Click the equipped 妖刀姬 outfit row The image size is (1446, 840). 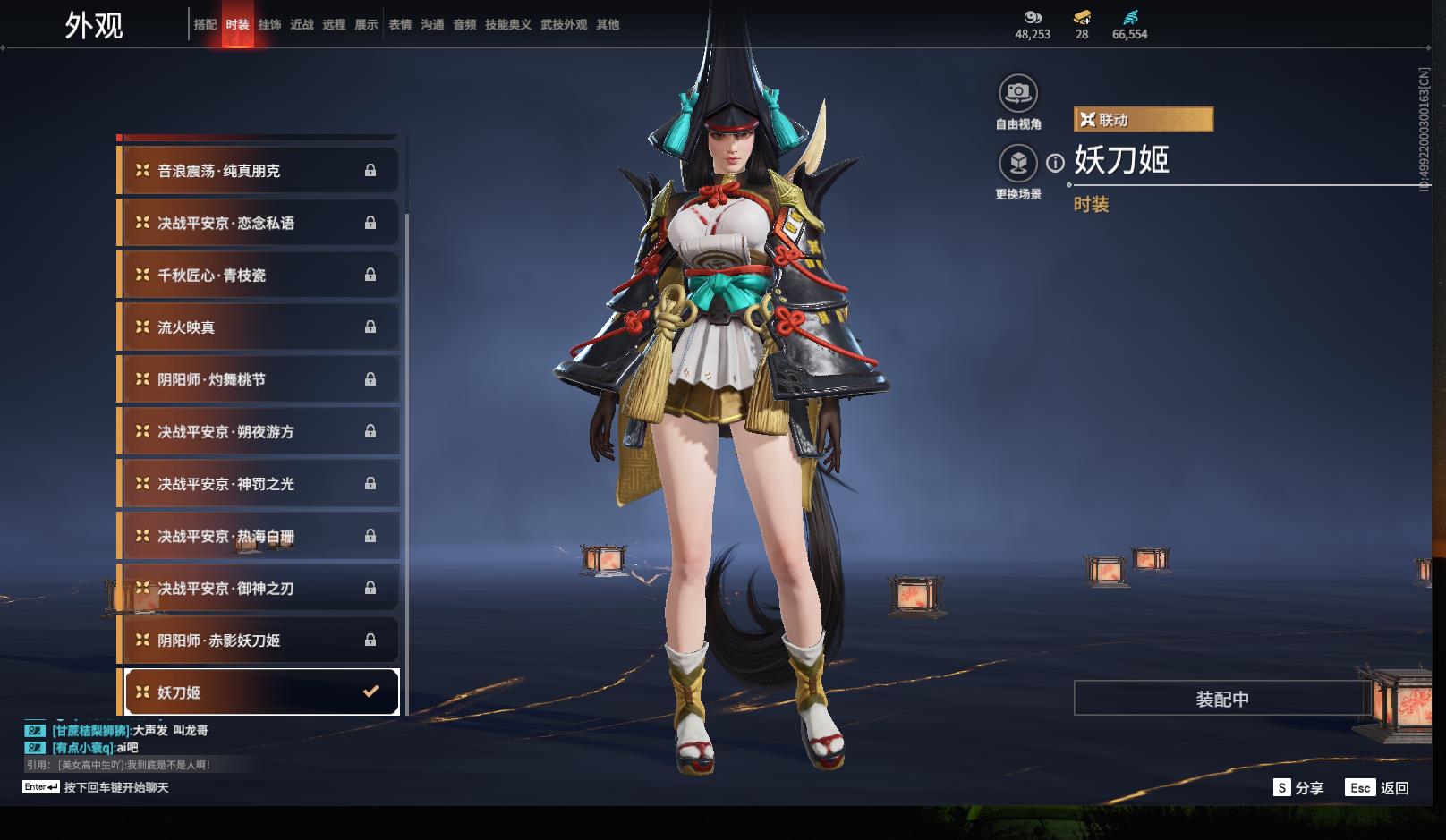point(260,692)
